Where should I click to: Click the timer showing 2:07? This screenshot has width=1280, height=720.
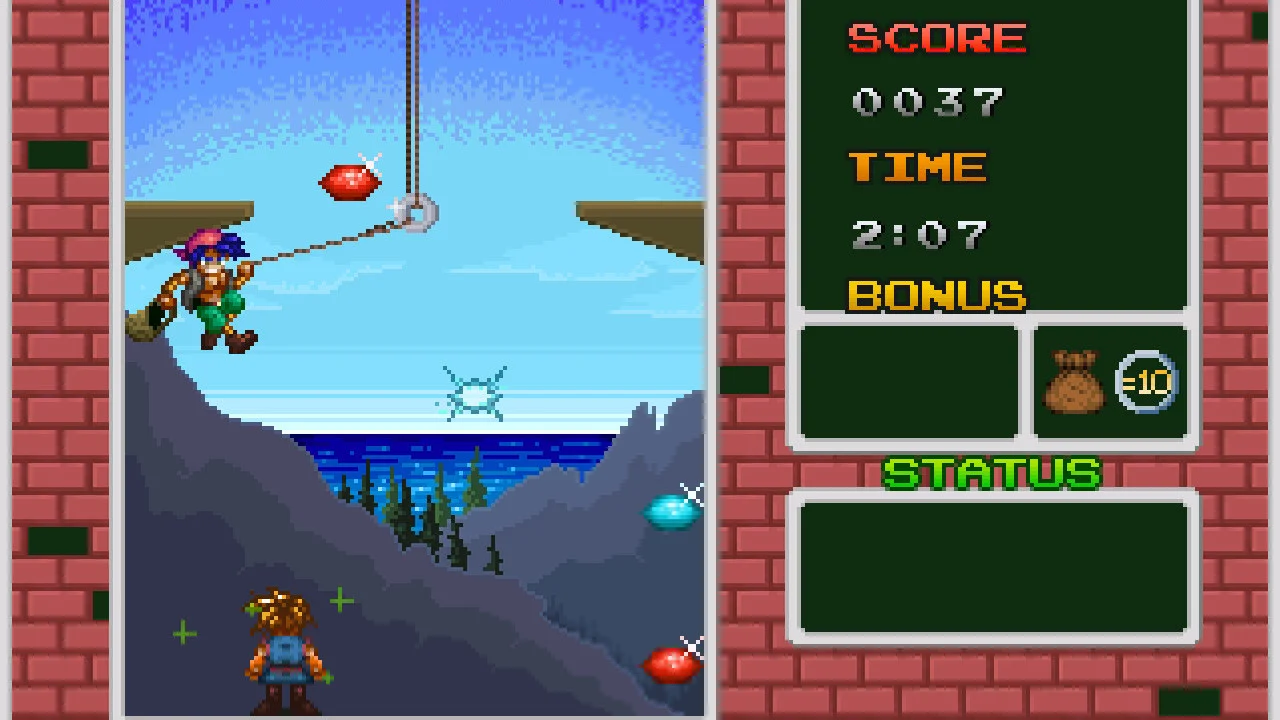(919, 232)
